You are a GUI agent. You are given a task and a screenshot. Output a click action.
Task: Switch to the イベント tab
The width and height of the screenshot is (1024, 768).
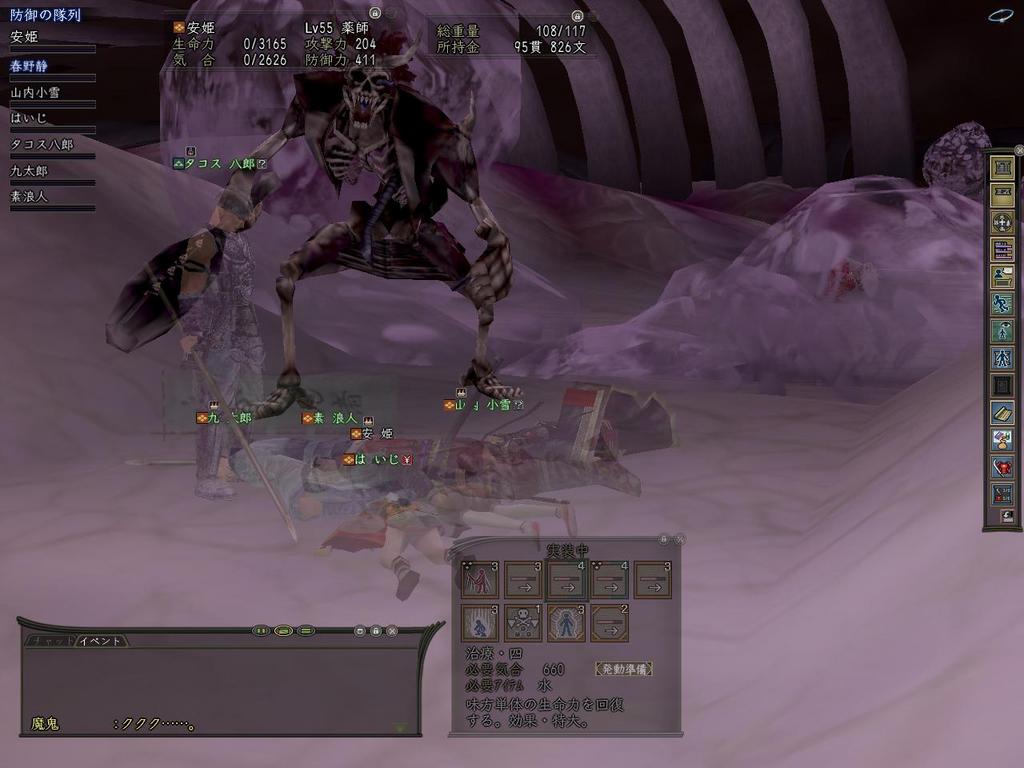[x=101, y=640]
